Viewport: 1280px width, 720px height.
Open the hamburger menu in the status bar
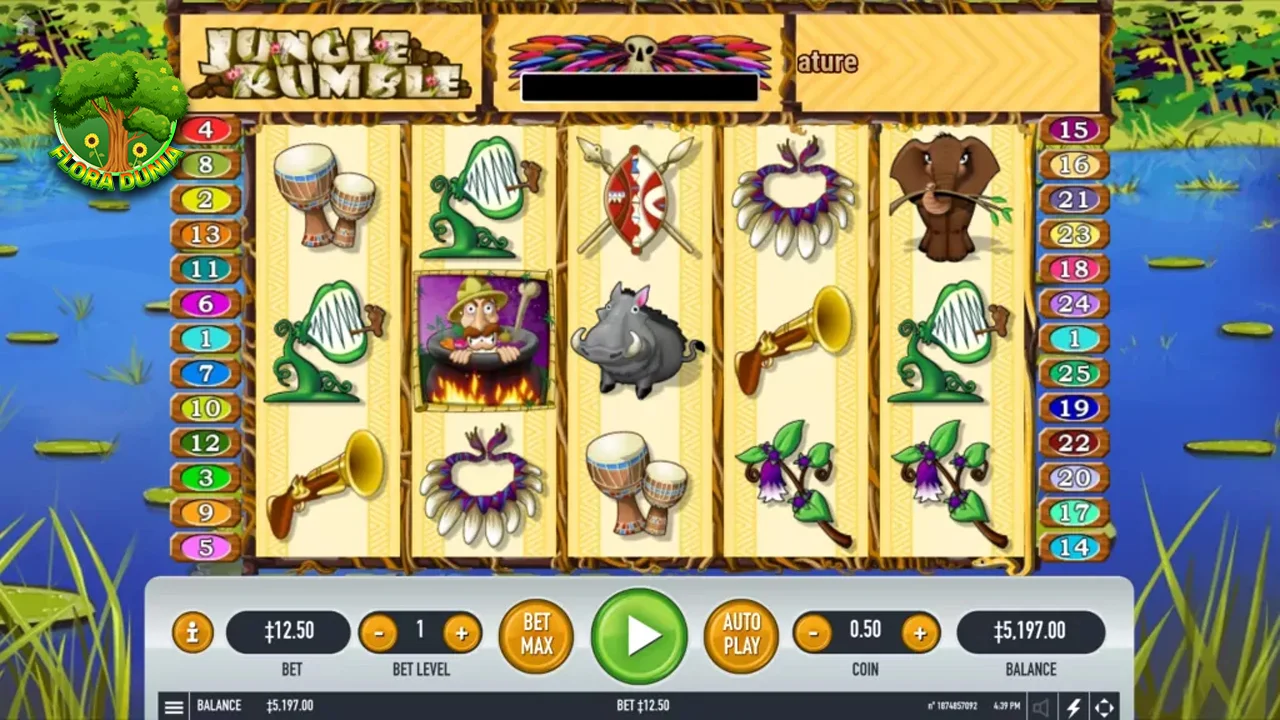tap(174, 706)
